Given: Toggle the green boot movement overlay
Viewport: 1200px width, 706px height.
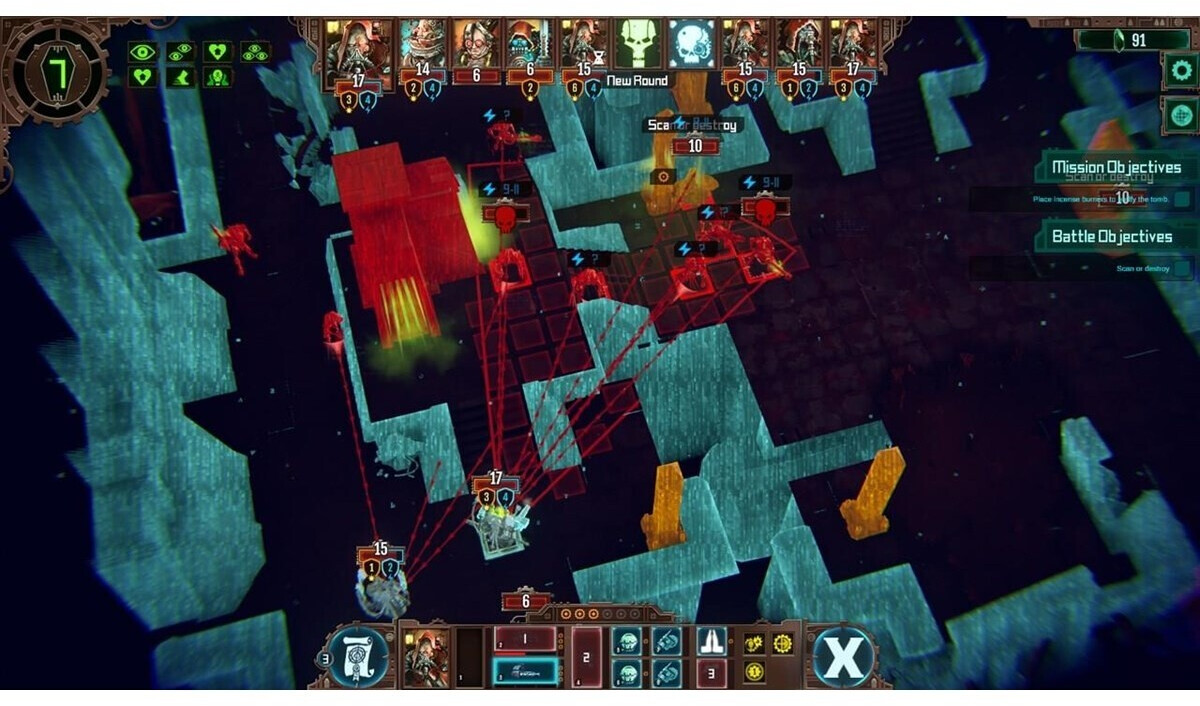Looking at the screenshot, I should pos(180,76).
